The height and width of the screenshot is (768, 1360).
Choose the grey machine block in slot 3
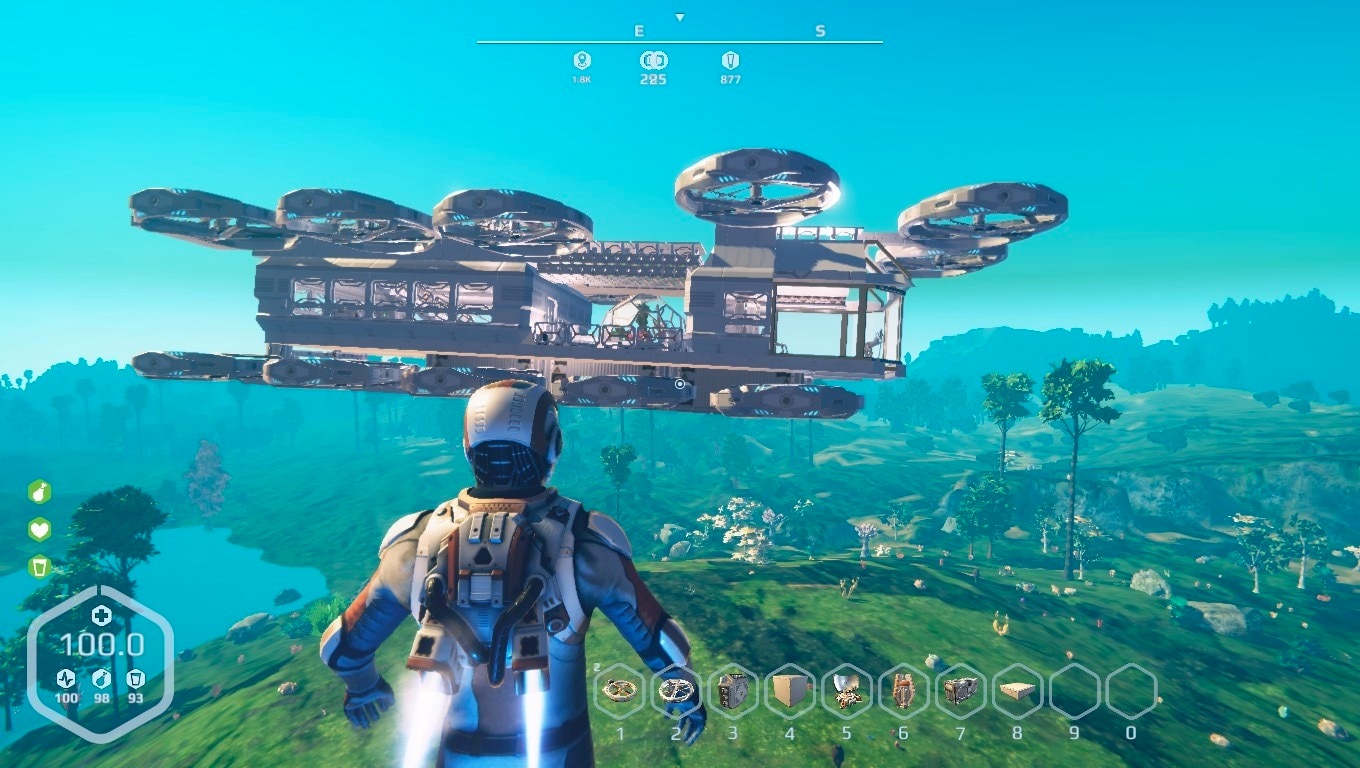click(x=733, y=691)
